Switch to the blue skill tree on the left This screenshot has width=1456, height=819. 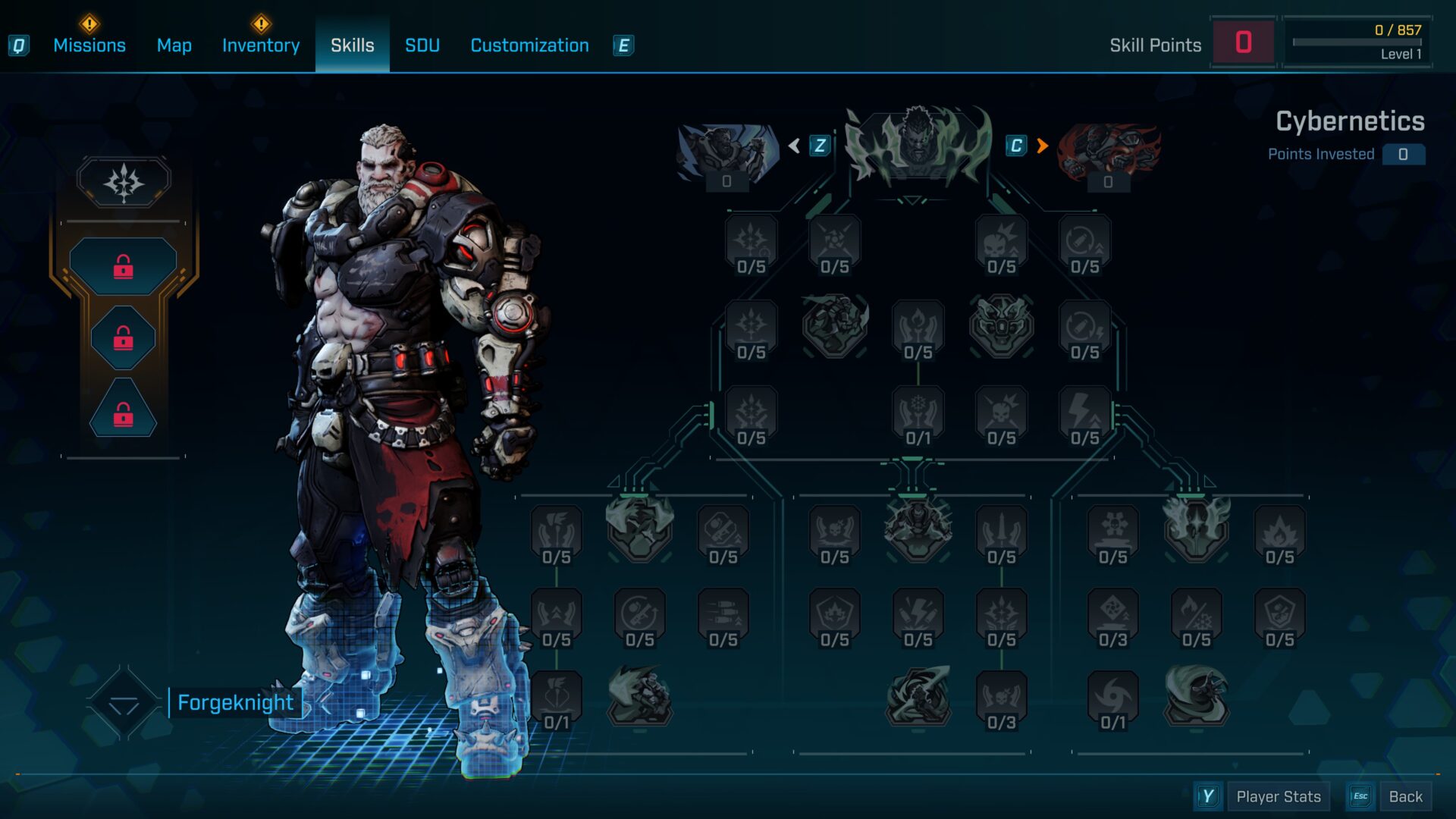(x=727, y=153)
